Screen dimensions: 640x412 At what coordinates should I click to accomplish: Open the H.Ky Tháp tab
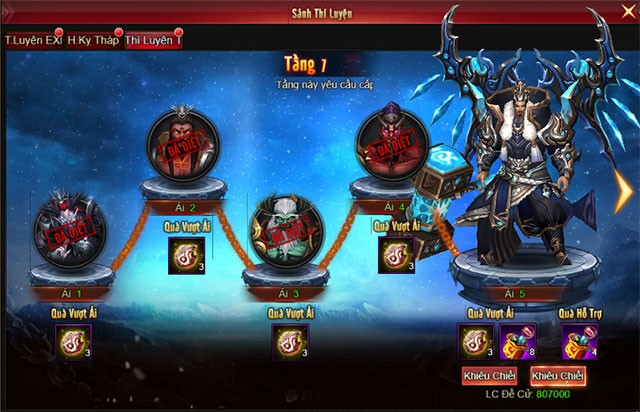click(94, 40)
